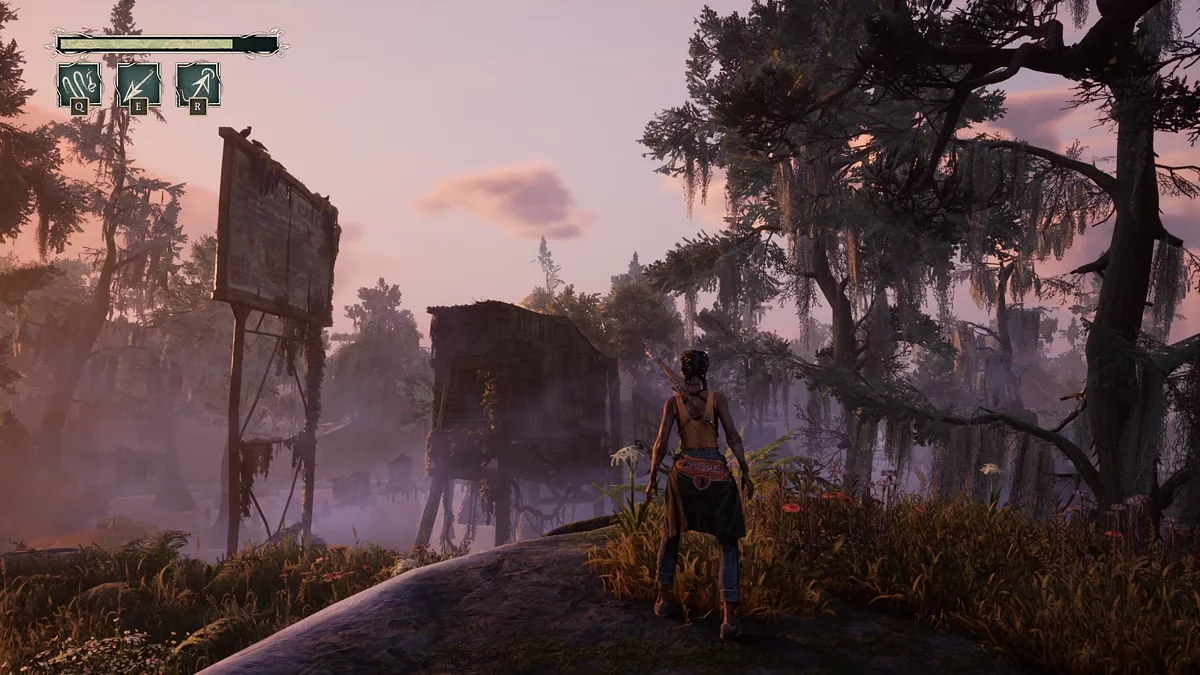Use the downward-pointing arrow ability
The height and width of the screenshot is (675, 1200).
139,85
